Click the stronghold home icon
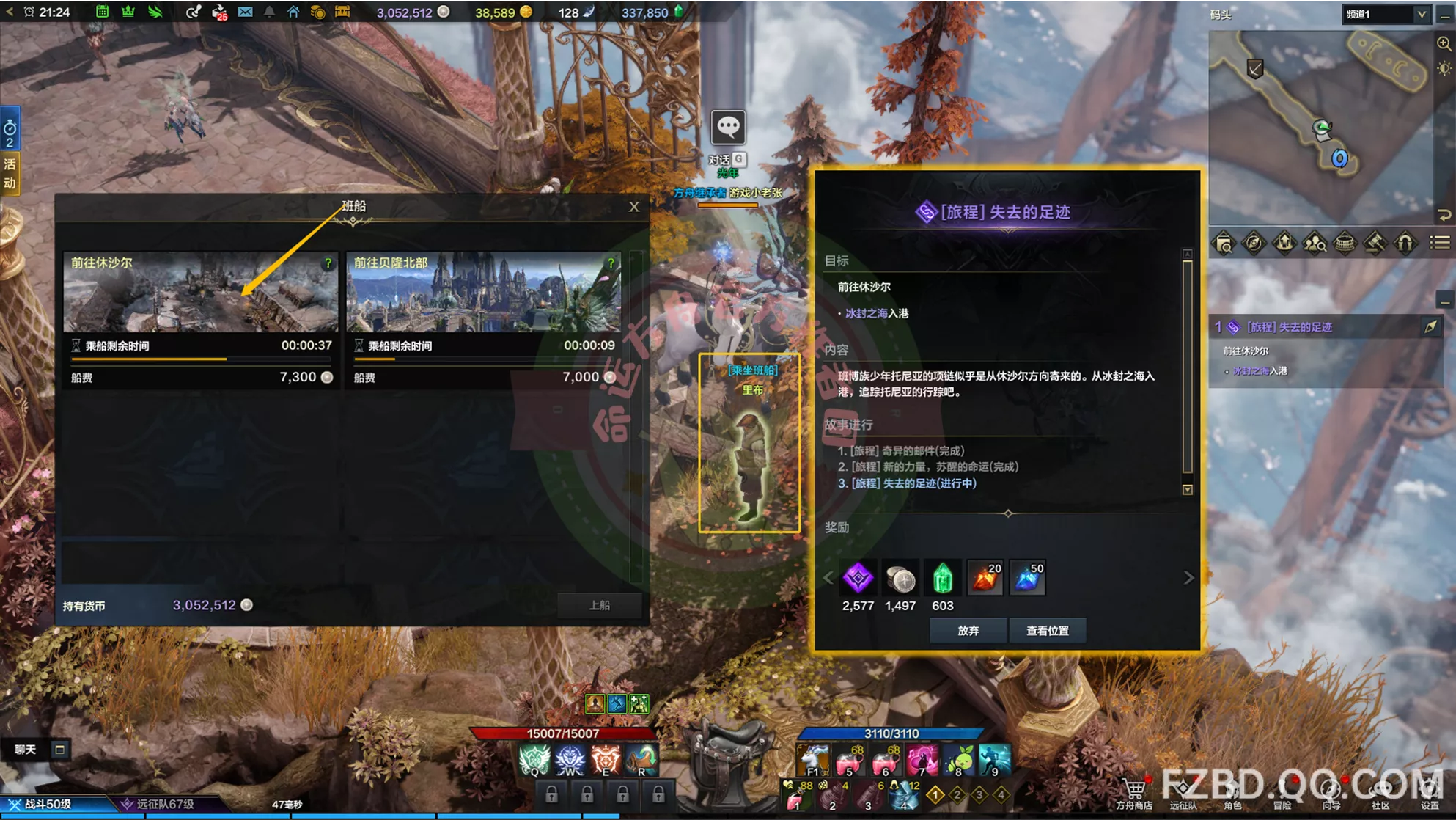The image size is (1456, 820). (293, 12)
